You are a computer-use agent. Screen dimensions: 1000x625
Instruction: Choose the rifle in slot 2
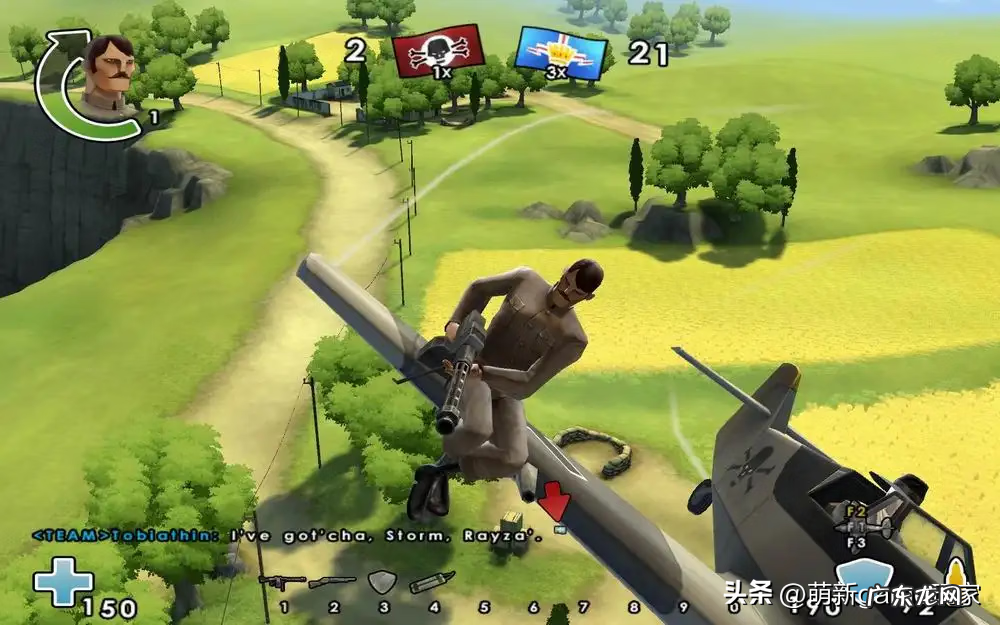332,581
